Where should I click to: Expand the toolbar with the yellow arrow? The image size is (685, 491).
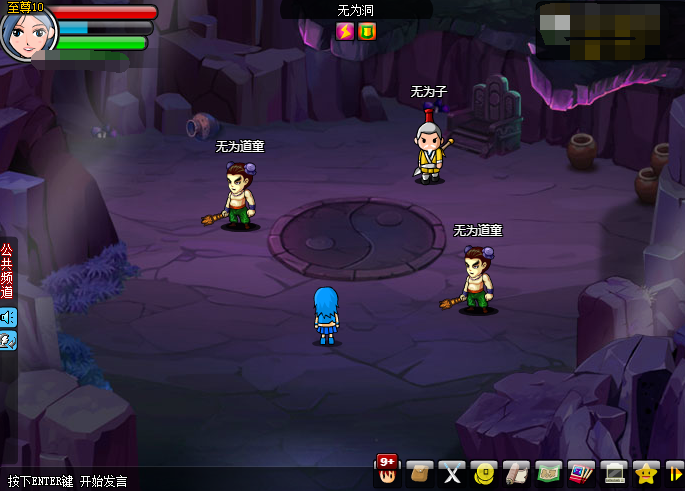675,472
